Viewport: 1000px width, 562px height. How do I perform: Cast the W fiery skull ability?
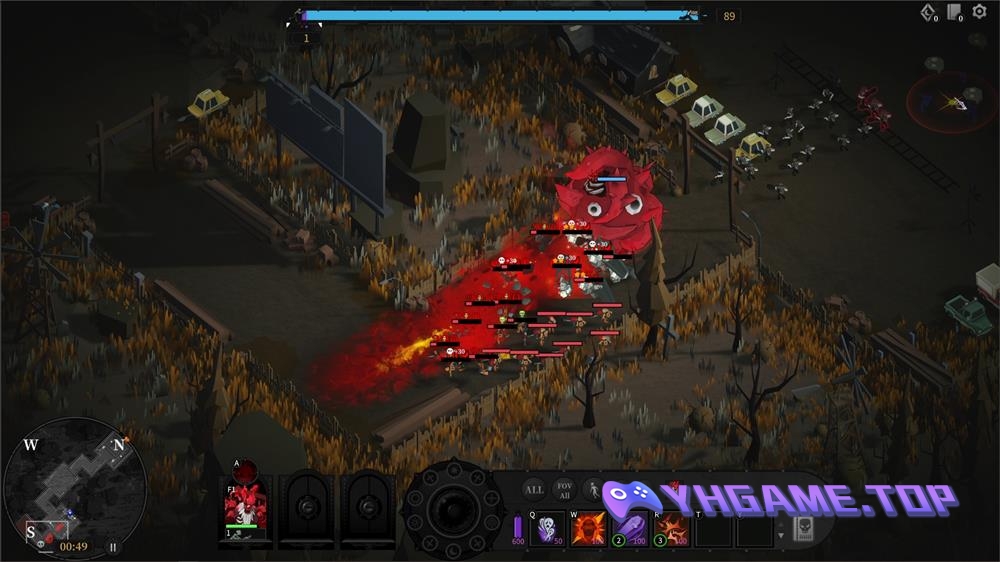[589, 528]
